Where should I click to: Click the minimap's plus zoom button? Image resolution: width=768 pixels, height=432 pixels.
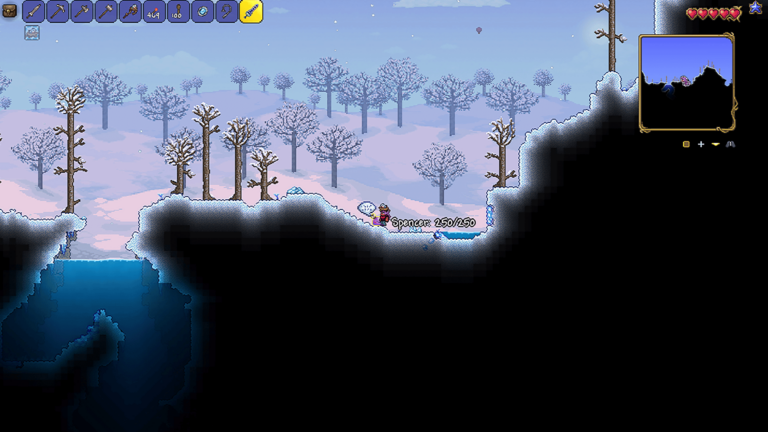(x=701, y=144)
